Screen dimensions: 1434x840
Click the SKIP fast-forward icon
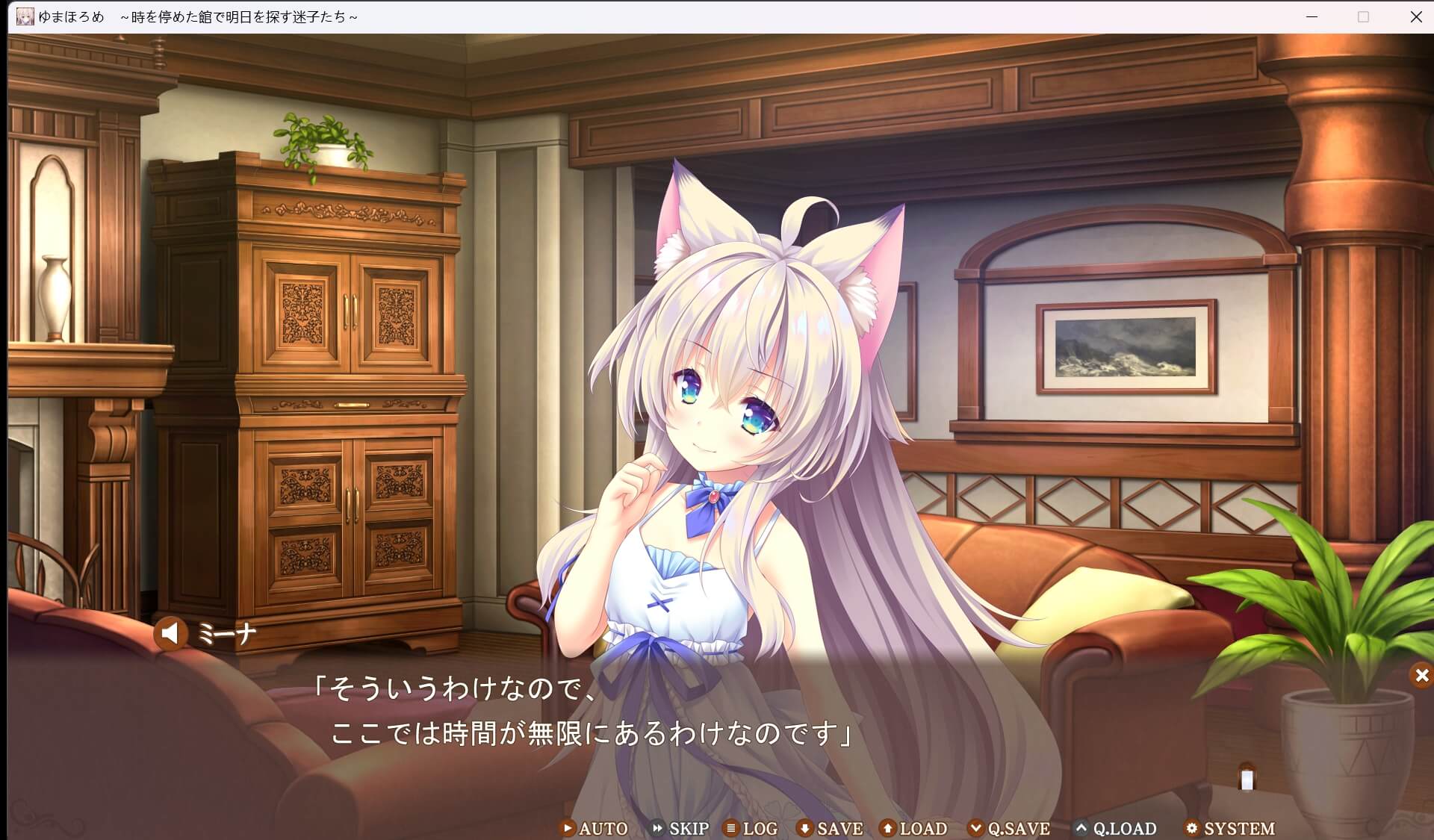click(658, 829)
